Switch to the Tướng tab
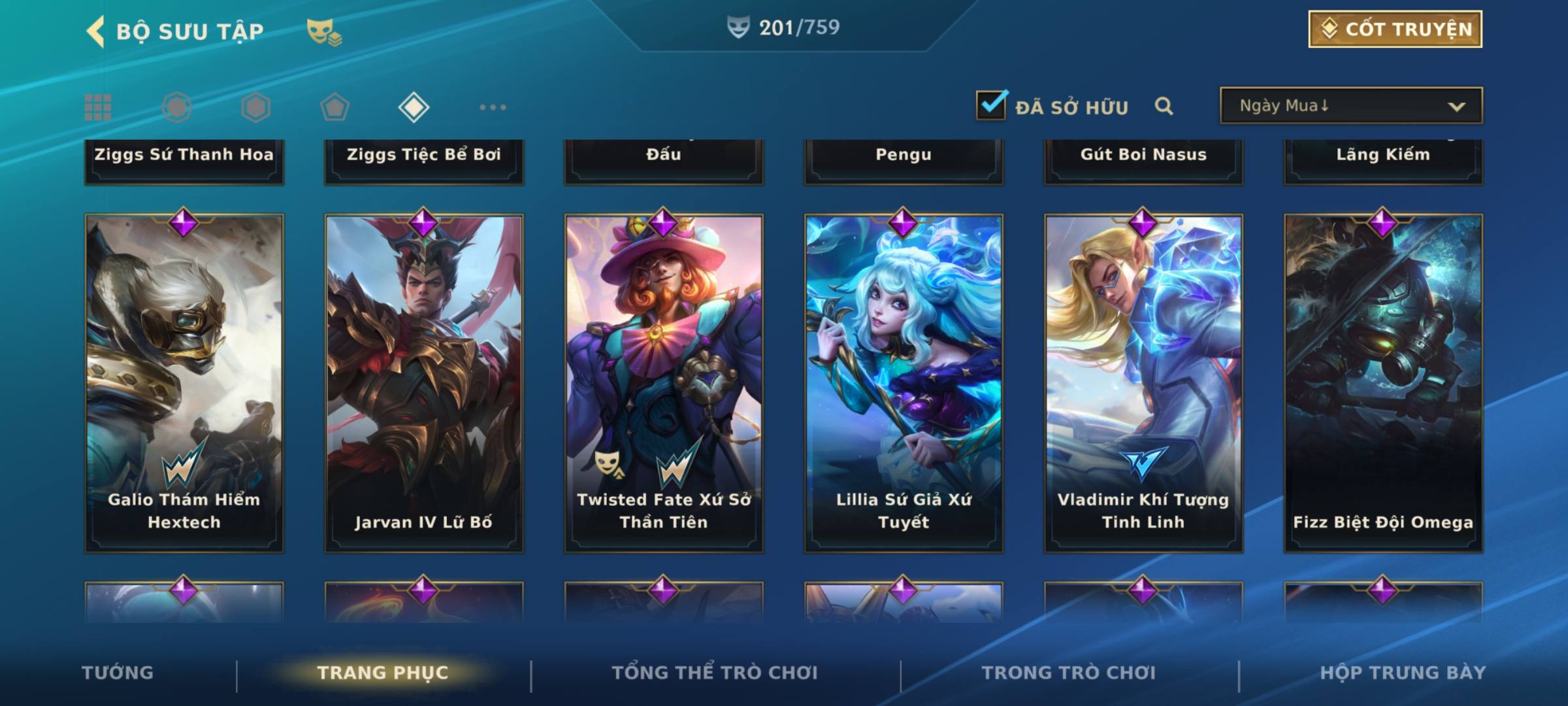The height and width of the screenshot is (706, 1568). (x=118, y=673)
